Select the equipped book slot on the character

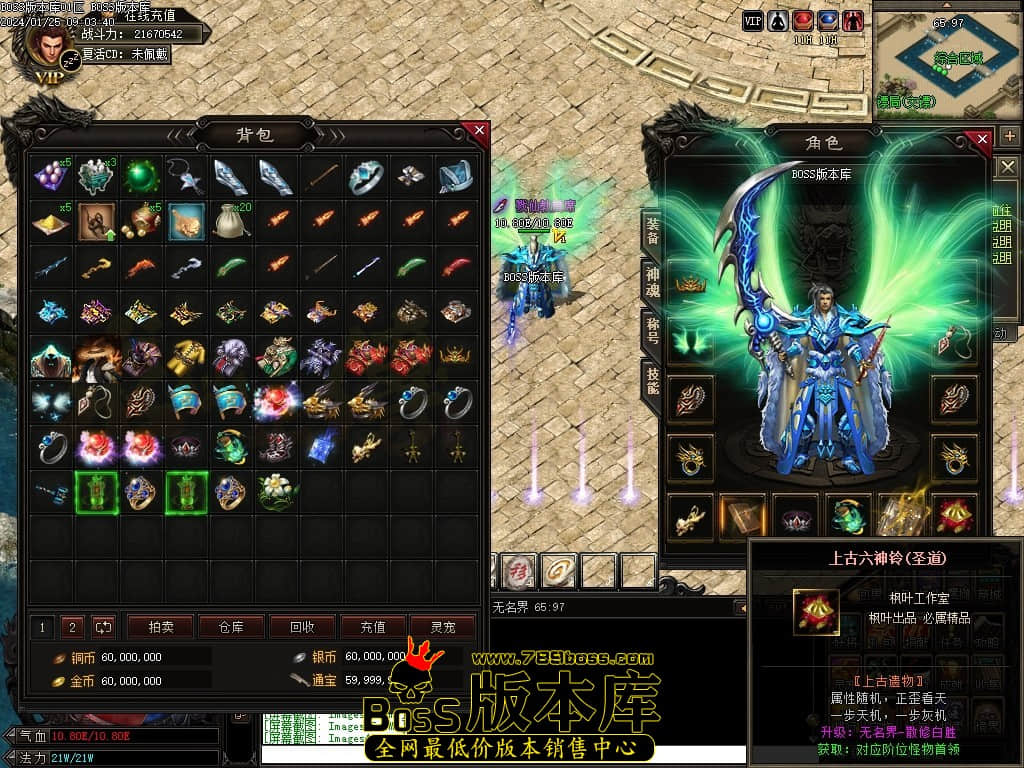click(x=742, y=515)
